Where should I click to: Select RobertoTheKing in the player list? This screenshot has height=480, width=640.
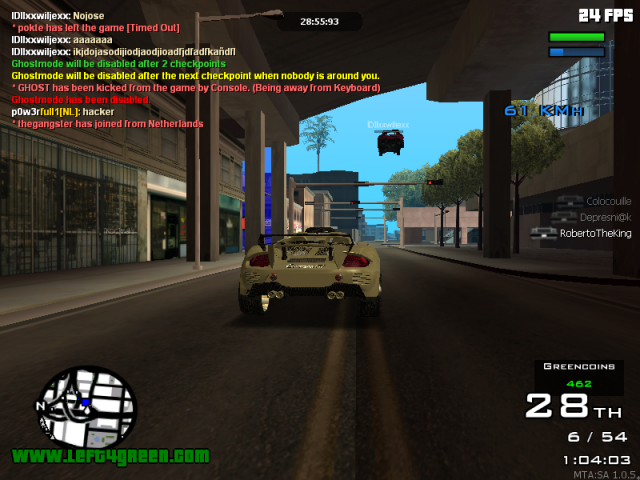(x=595, y=233)
